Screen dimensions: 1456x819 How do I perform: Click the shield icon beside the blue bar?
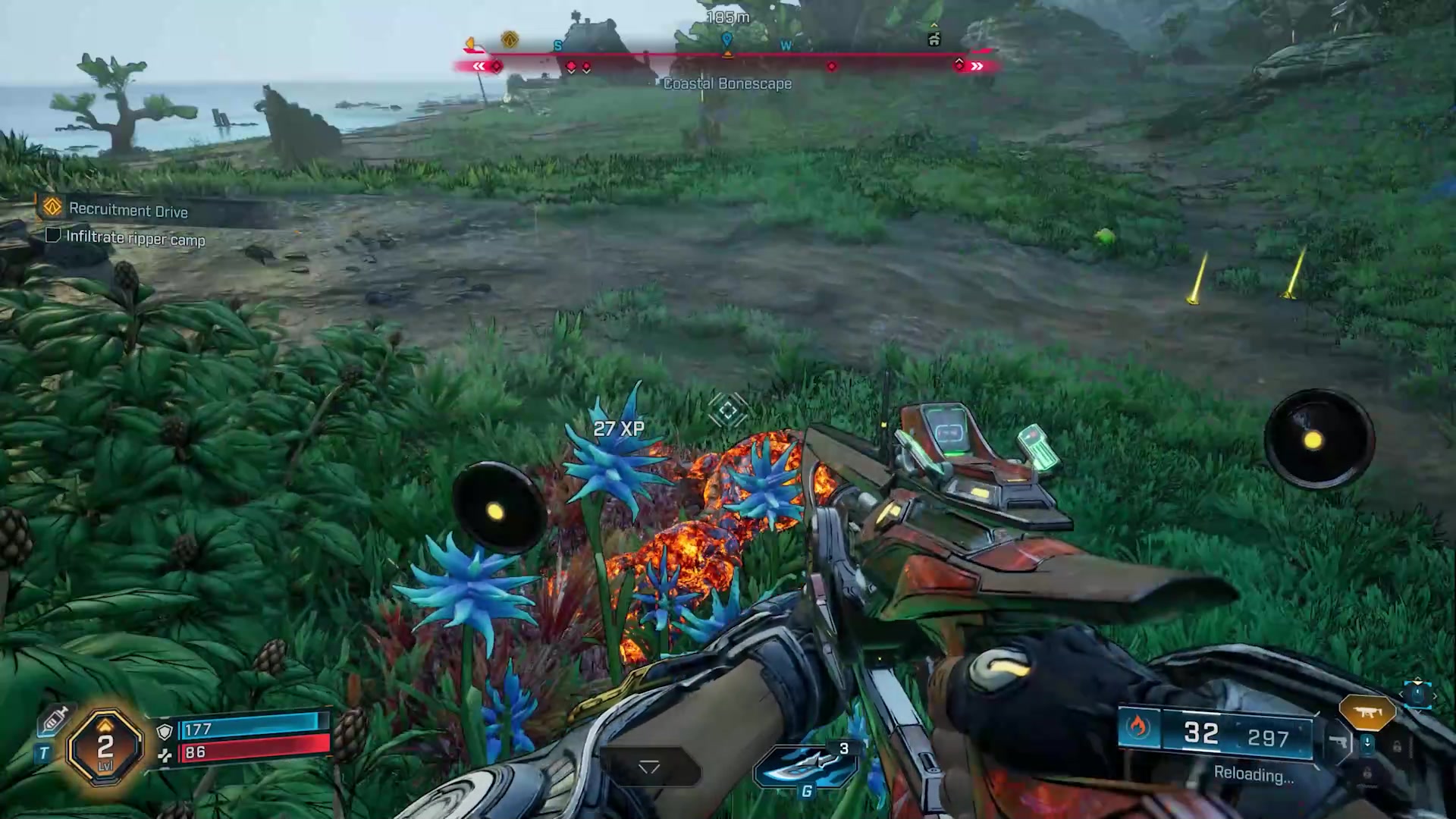165,731
